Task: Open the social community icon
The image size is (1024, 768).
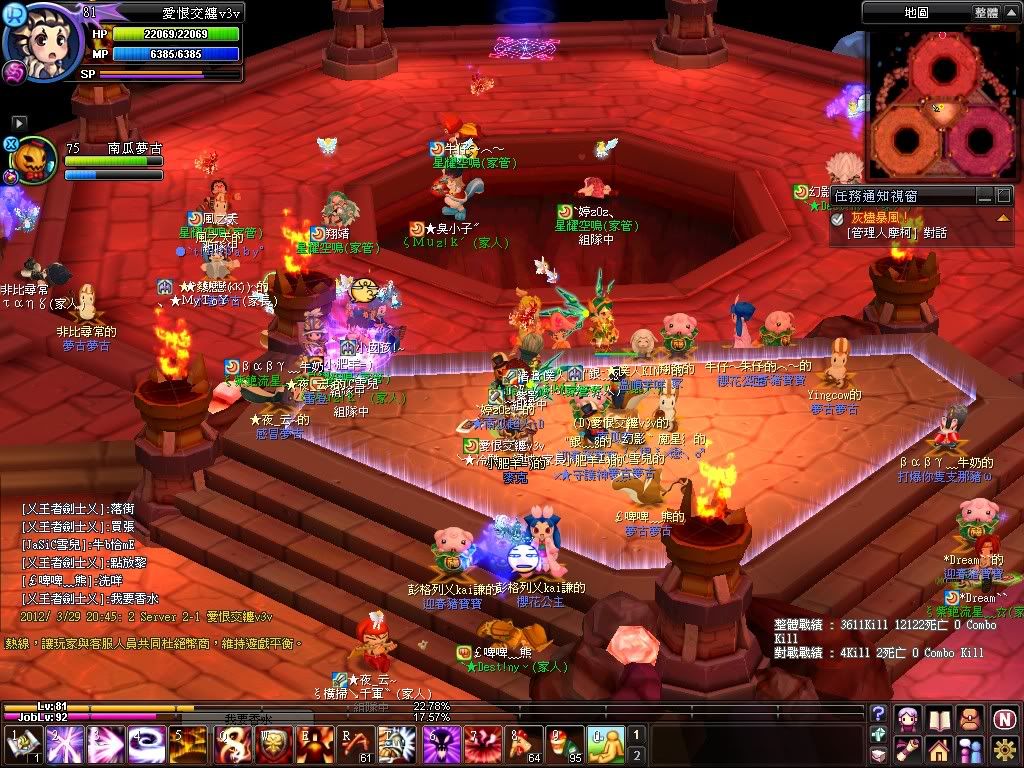Action: pos(970,749)
